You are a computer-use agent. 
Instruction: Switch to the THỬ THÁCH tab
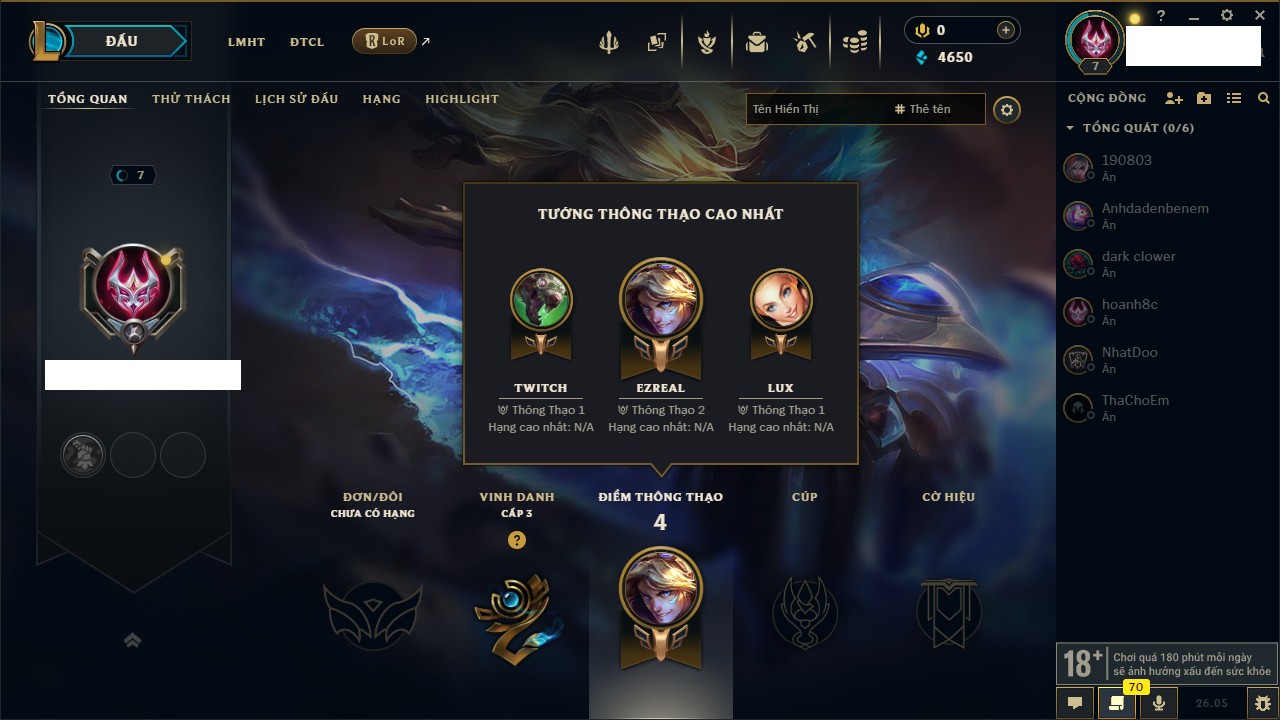point(191,99)
